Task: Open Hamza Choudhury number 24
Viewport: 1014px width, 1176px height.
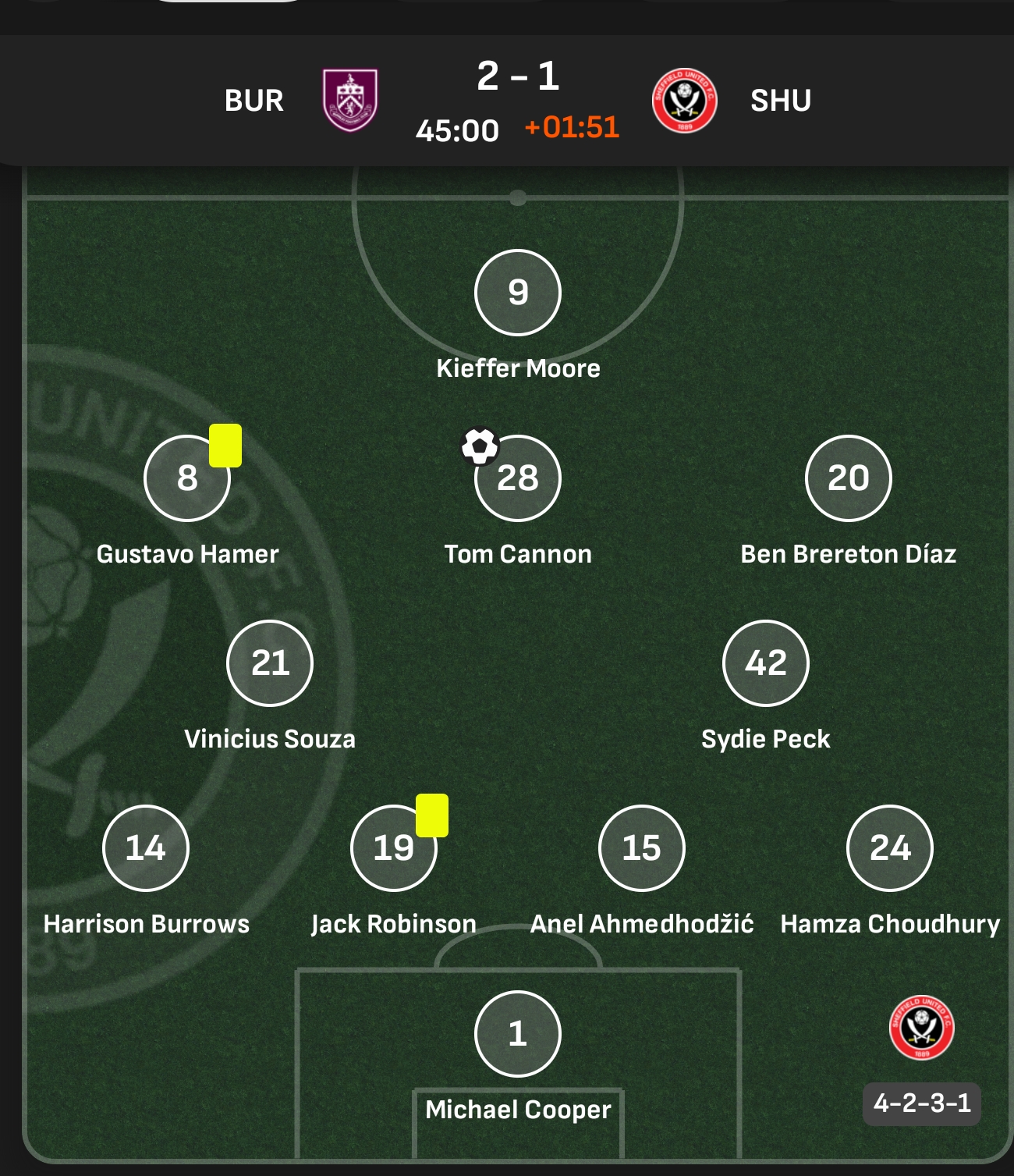Action: coord(889,847)
